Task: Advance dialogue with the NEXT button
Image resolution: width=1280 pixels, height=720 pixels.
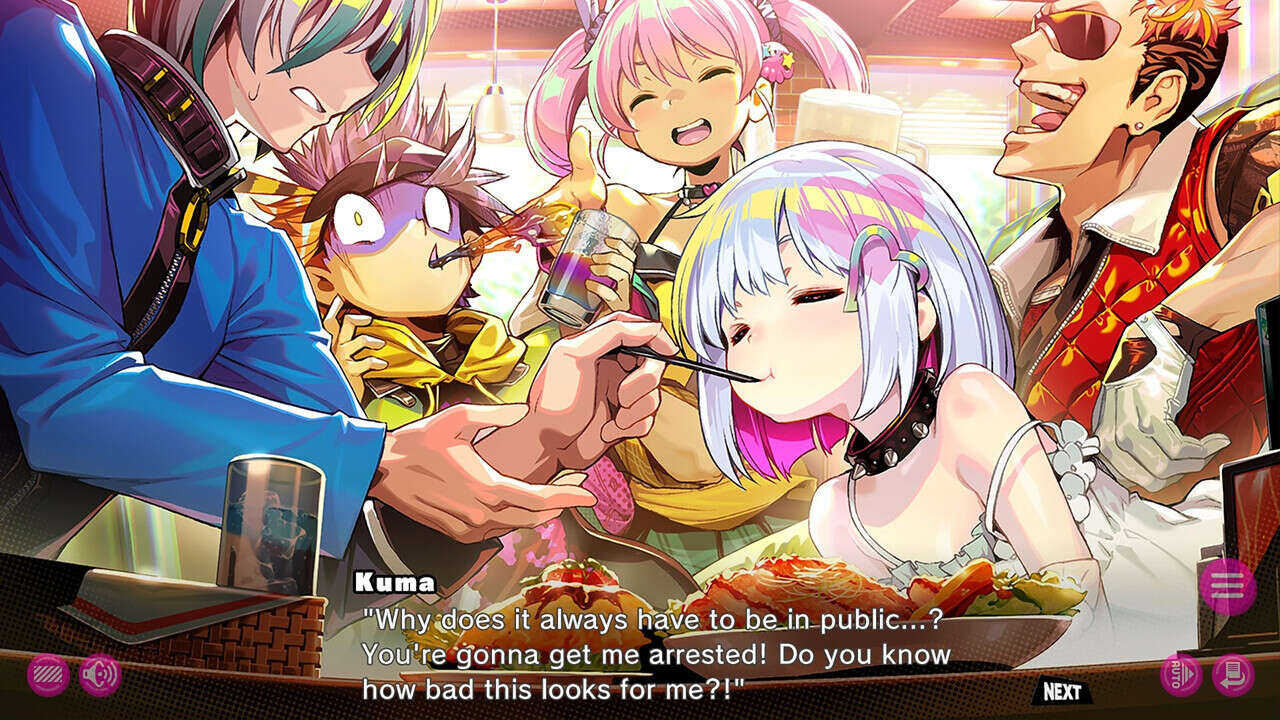Action: pos(1061,691)
